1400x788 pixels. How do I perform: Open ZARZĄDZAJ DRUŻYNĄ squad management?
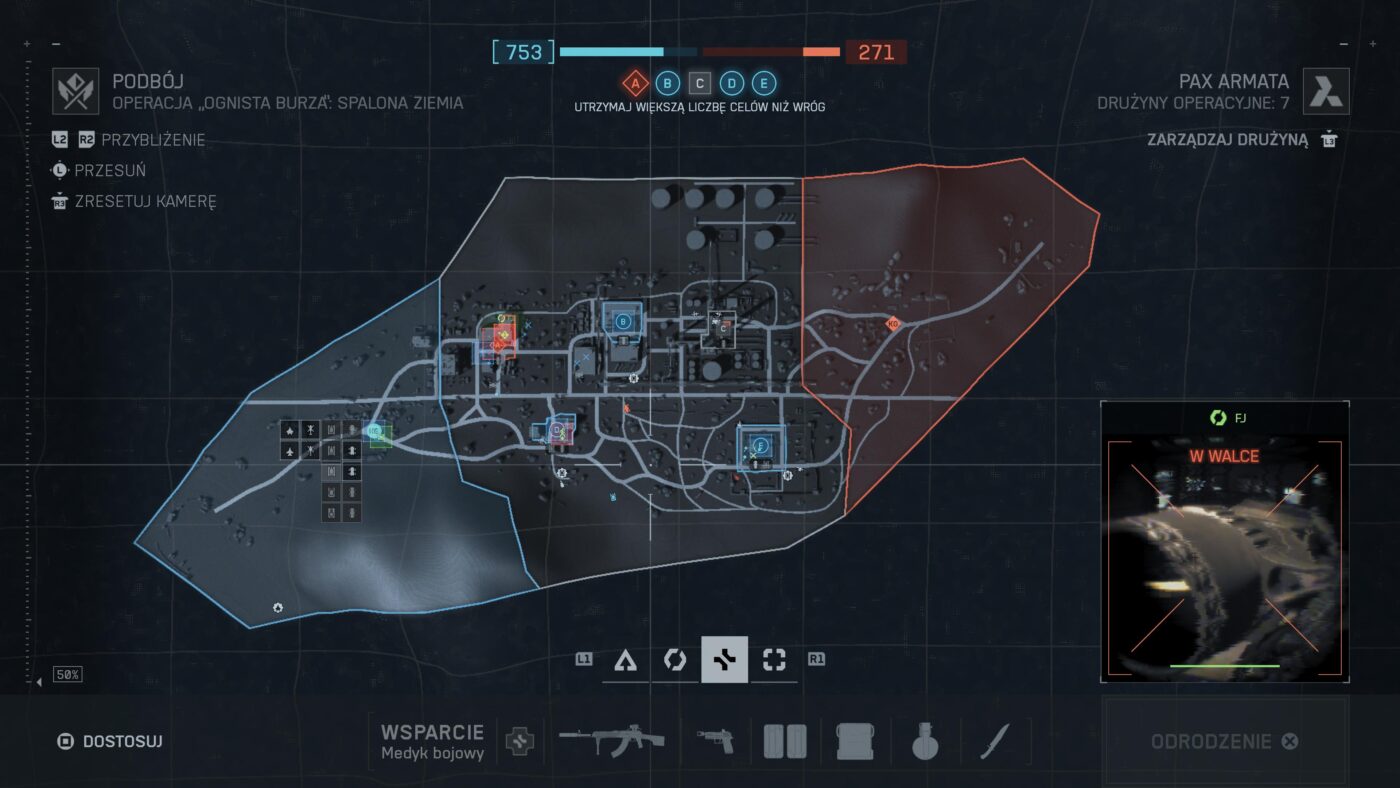click(1239, 139)
